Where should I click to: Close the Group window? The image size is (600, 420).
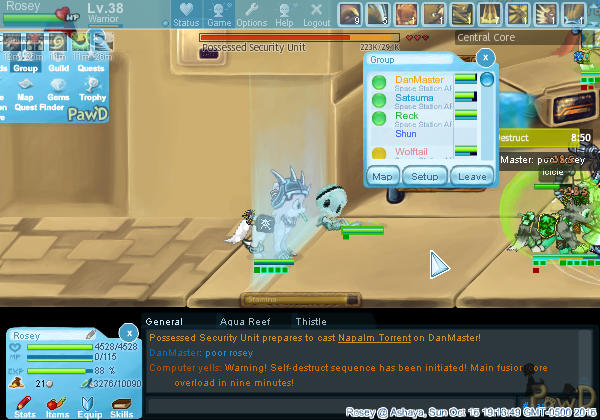[486, 59]
